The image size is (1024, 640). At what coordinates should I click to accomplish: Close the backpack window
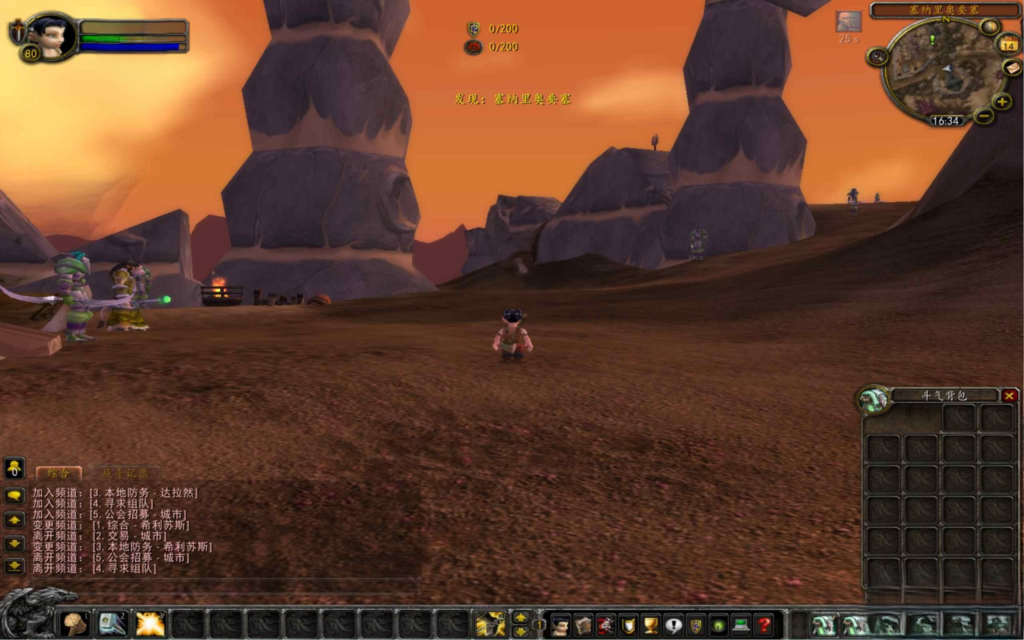1010,396
